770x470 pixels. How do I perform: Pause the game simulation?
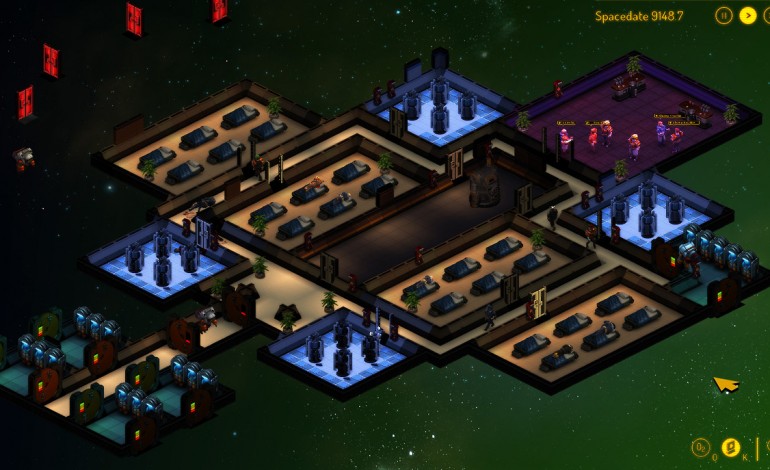click(x=723, y=15)
